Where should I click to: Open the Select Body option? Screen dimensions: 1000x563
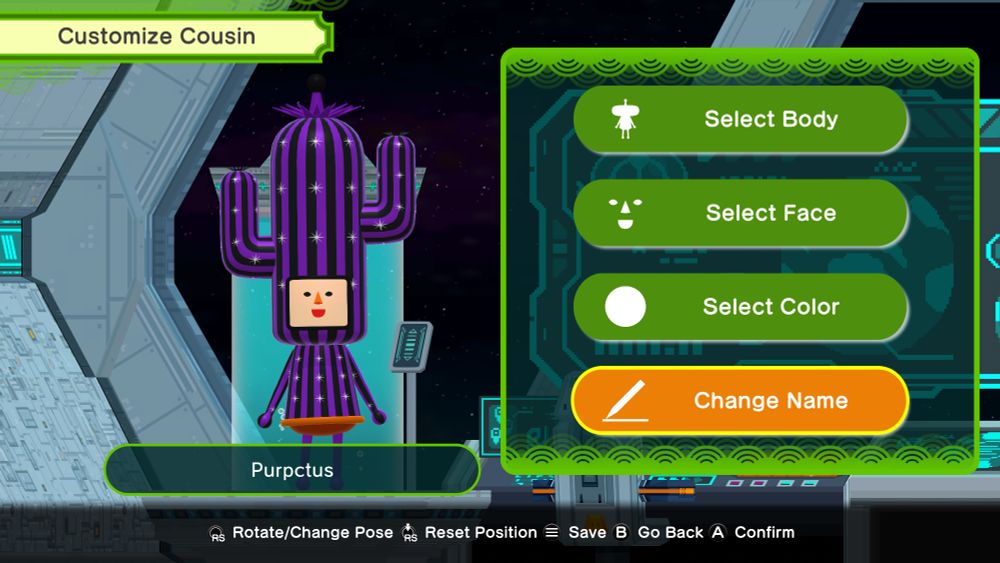[x=740, y=119]
